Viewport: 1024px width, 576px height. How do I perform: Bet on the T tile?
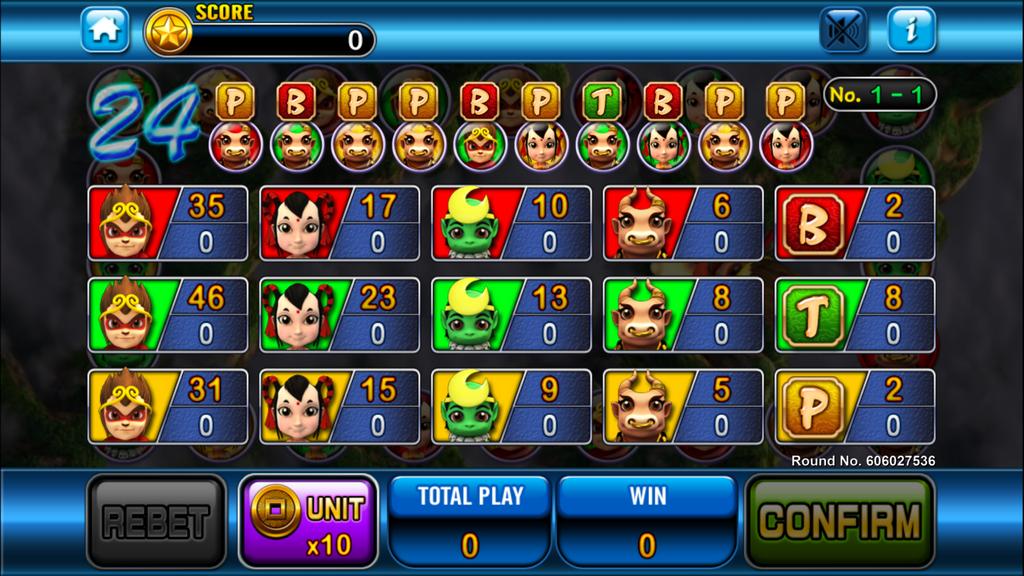tap(855, 315)
